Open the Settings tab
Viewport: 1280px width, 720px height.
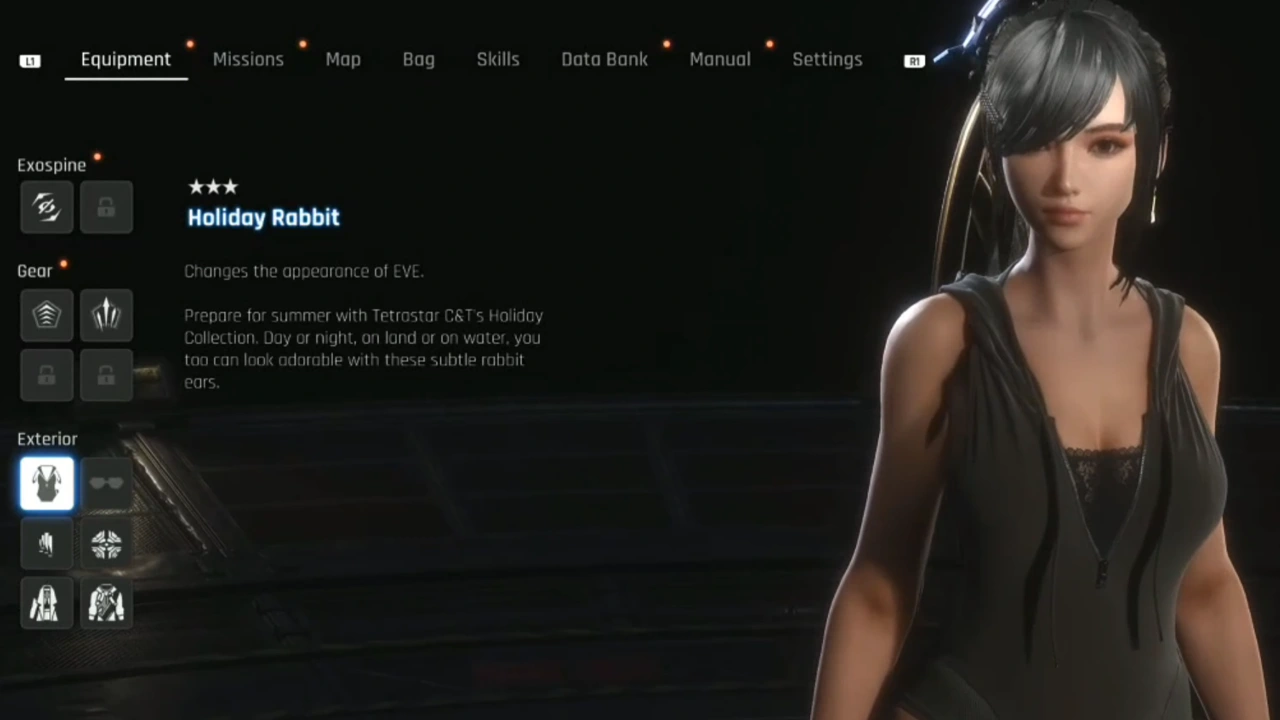(x=827, y=59)
